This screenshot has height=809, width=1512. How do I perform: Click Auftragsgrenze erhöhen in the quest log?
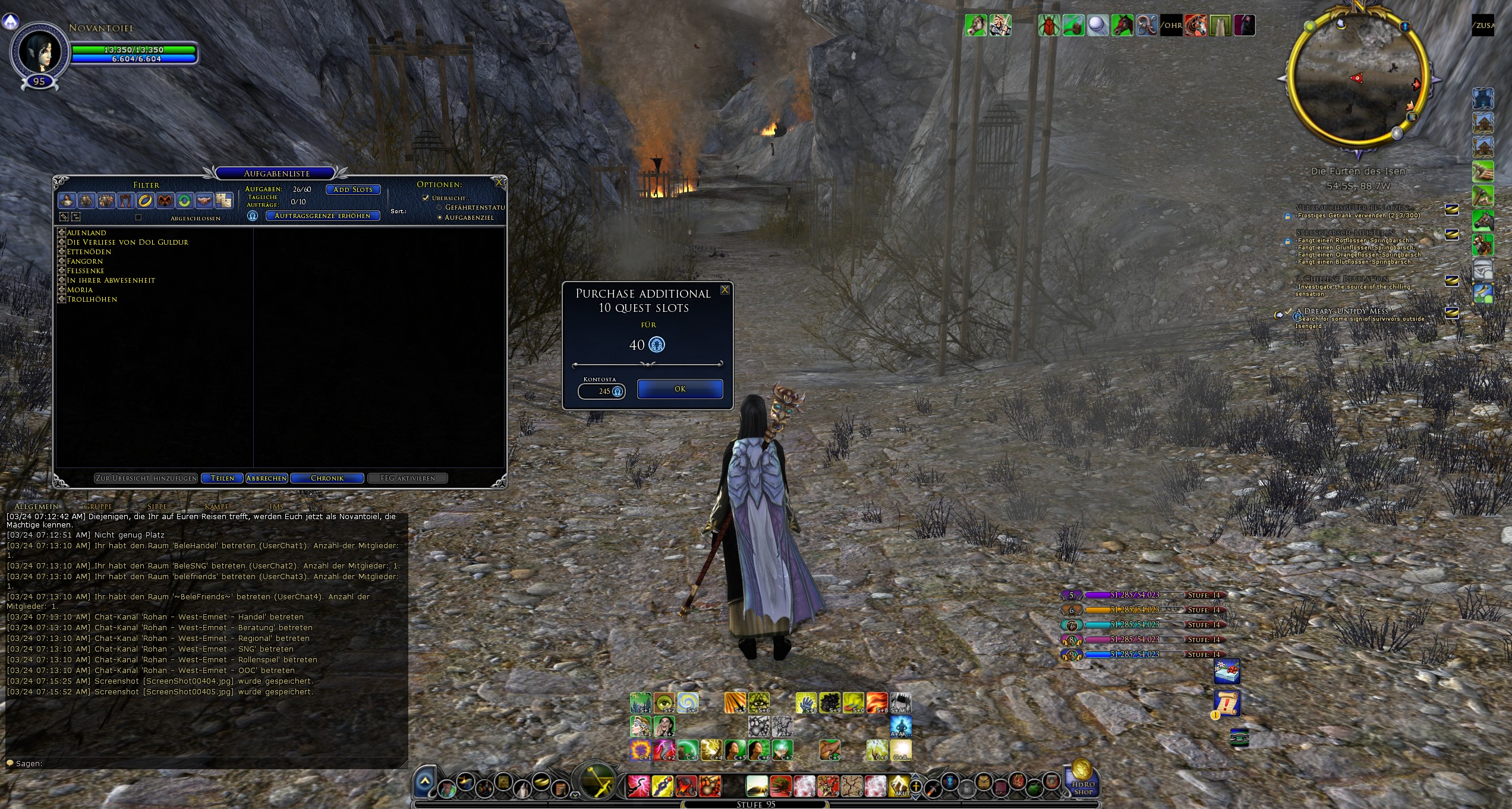pos(322,216)
